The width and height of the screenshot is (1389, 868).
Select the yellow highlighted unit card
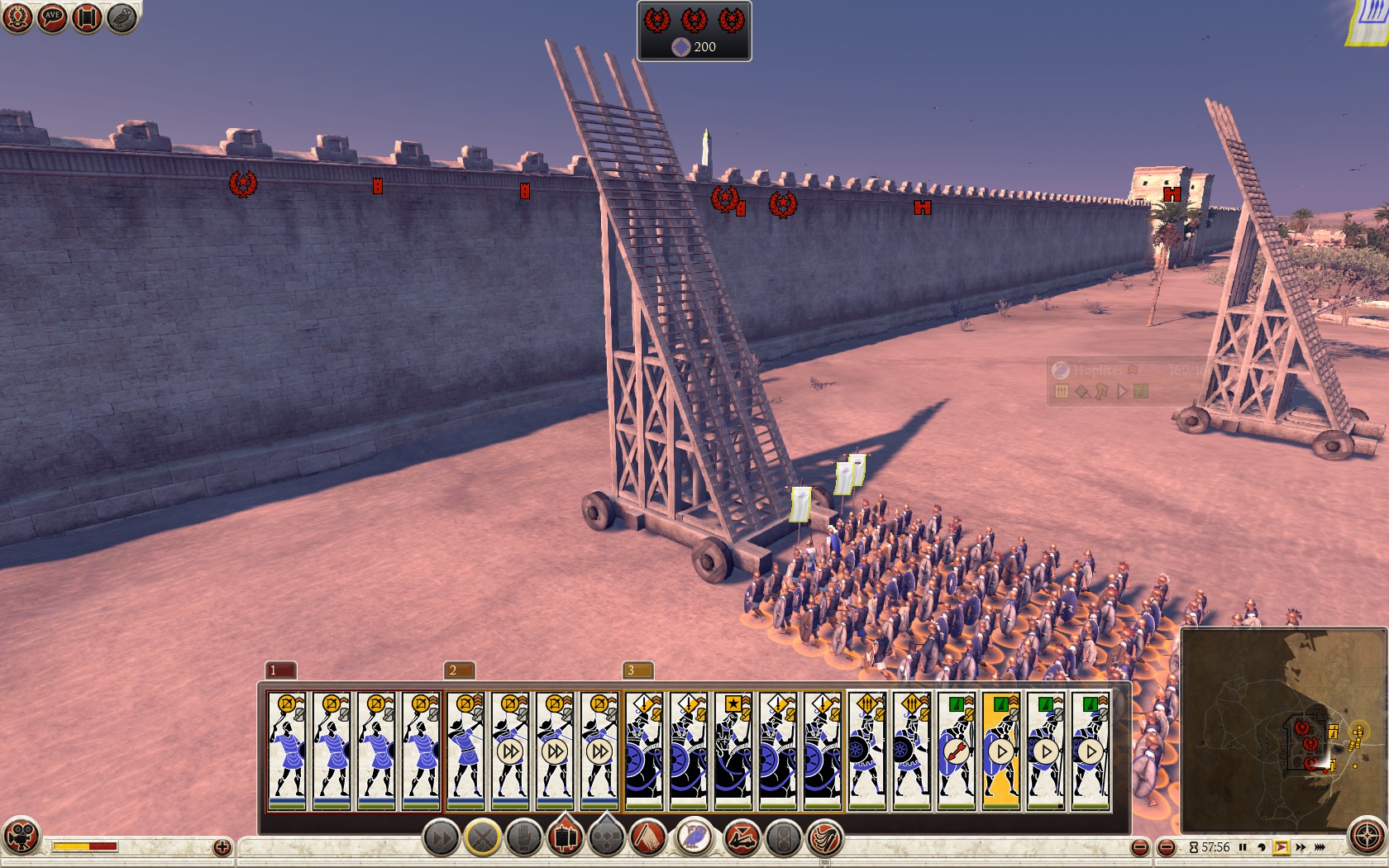pos(1001,750)
